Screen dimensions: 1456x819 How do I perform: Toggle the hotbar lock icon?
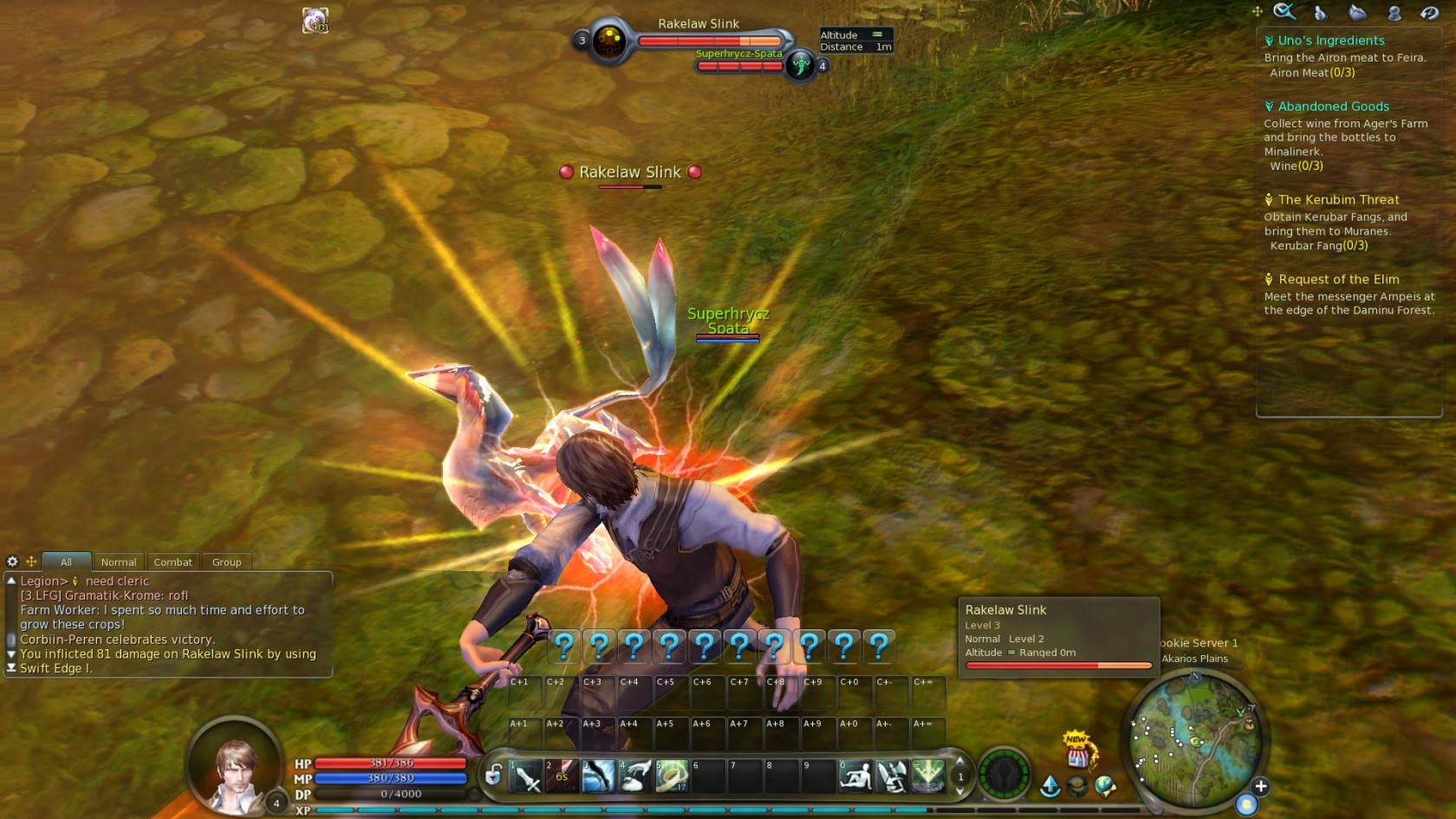(493, 775)
